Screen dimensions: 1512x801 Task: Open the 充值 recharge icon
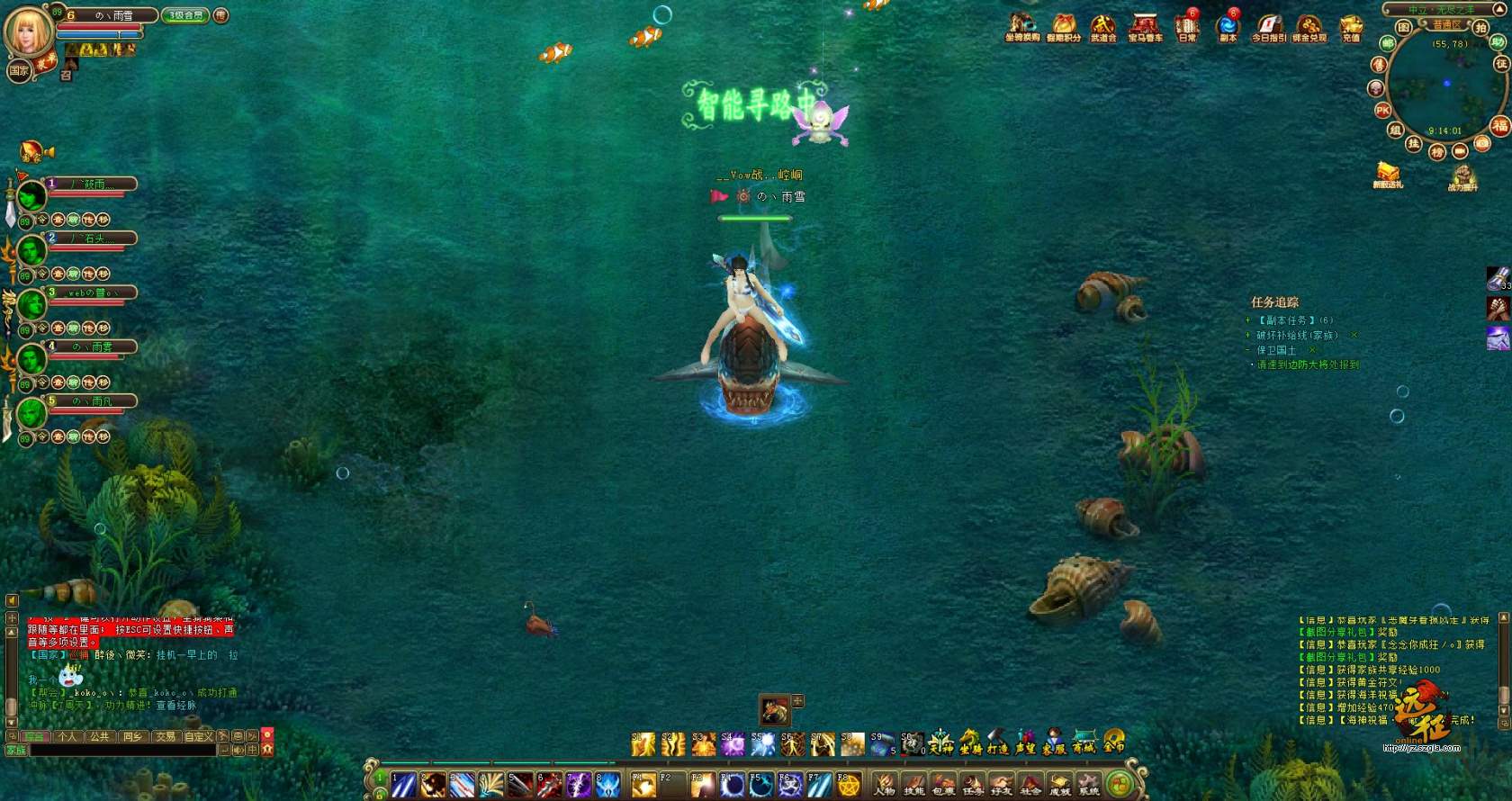[x=1351, y=27]
